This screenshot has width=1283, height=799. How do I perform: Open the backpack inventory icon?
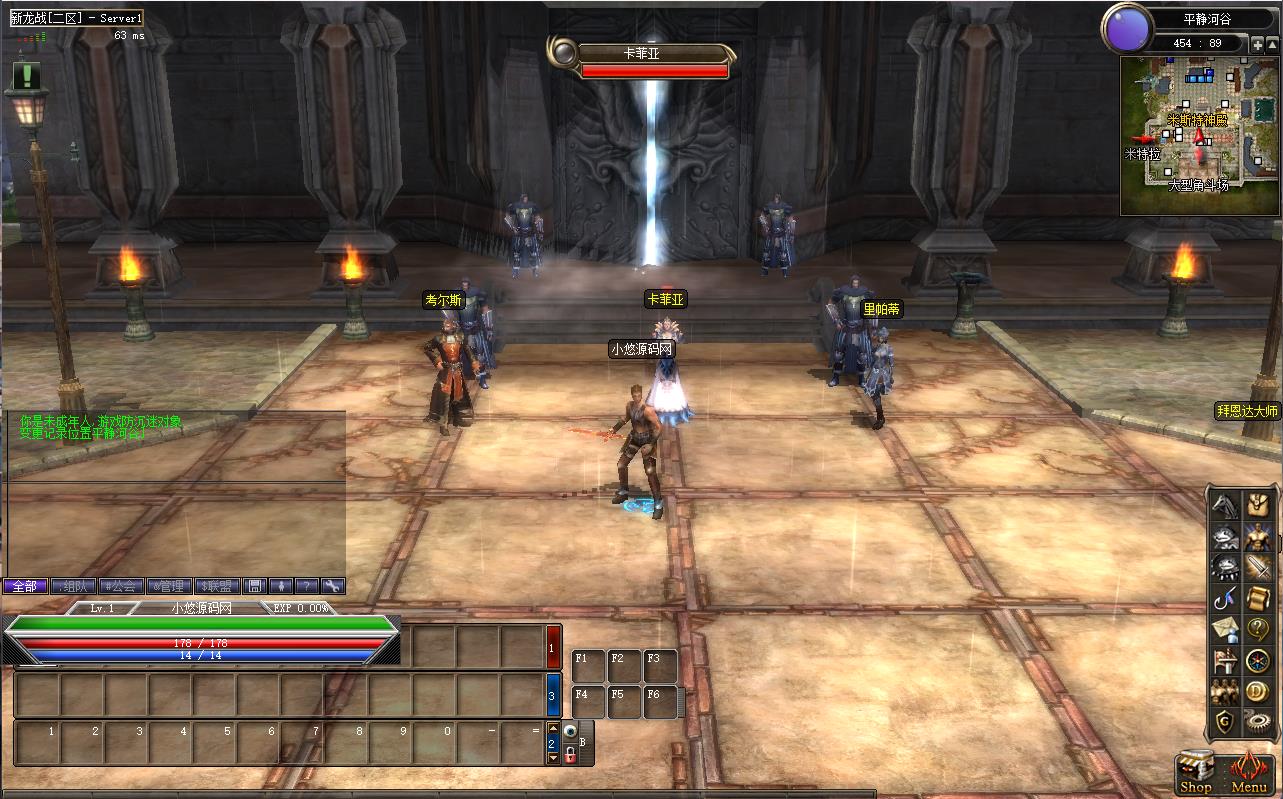1257,506
